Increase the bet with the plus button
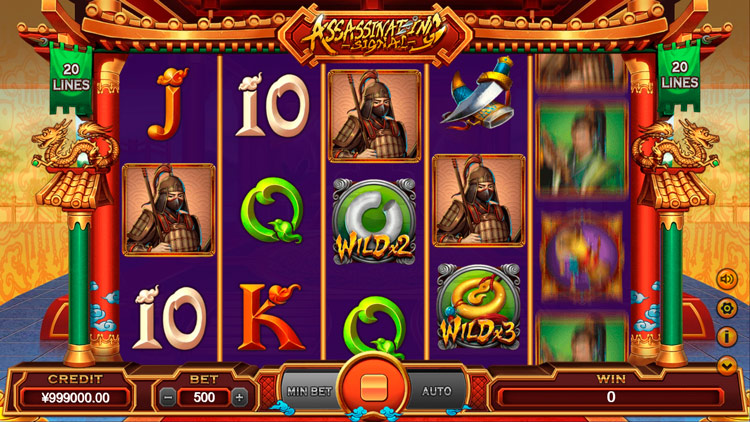750x422 pixels. click(239, 397)
